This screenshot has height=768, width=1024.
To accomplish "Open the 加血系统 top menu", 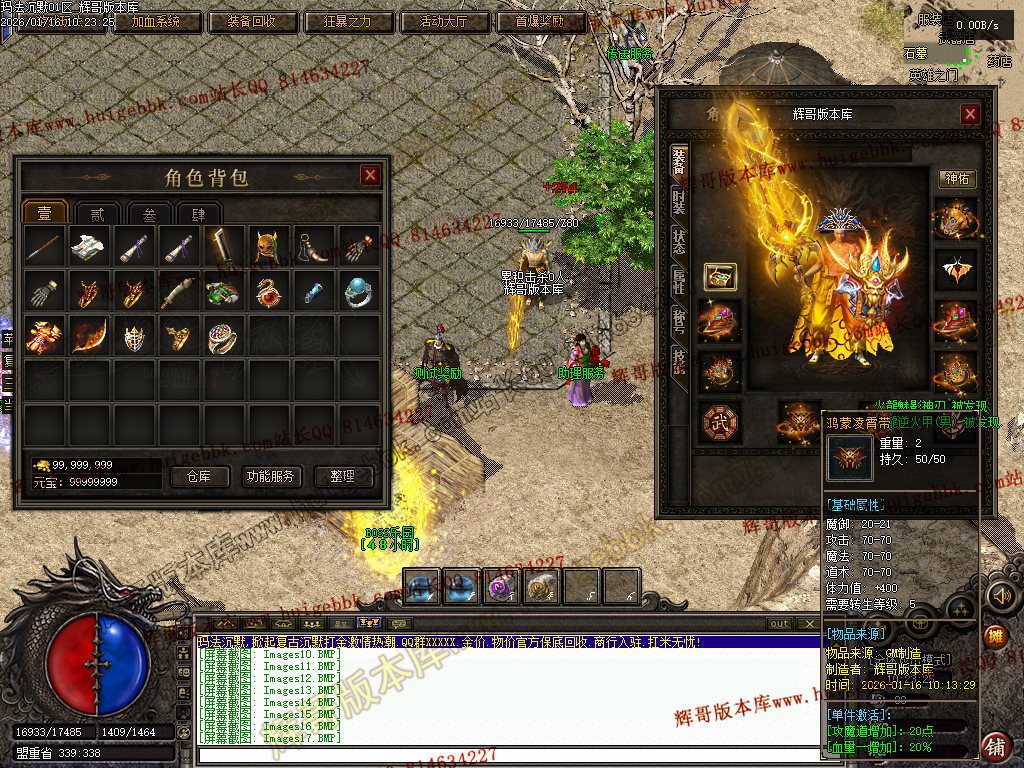I will click(x=156, y=21).
